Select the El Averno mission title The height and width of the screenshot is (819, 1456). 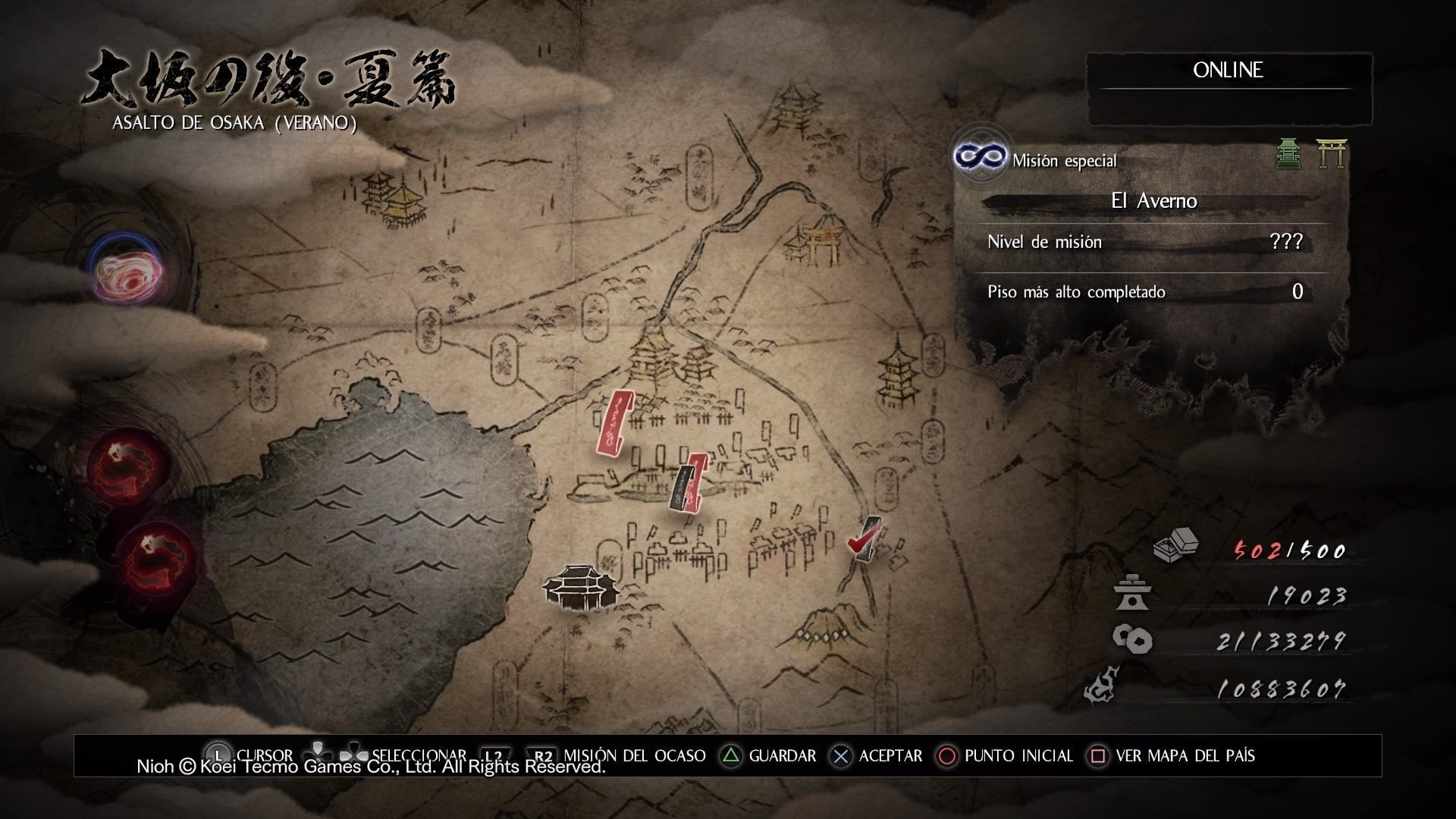(x=1153, y=201)
